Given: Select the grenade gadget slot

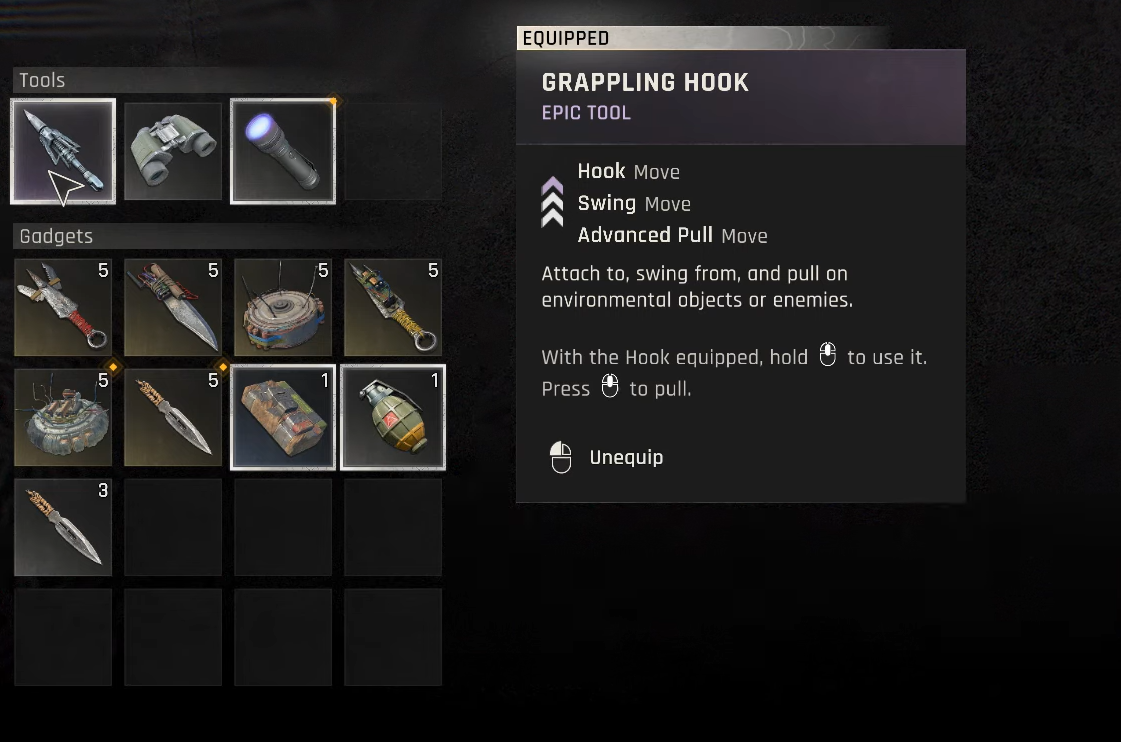Looking at the screenshot, I should (x=393, y=417).
